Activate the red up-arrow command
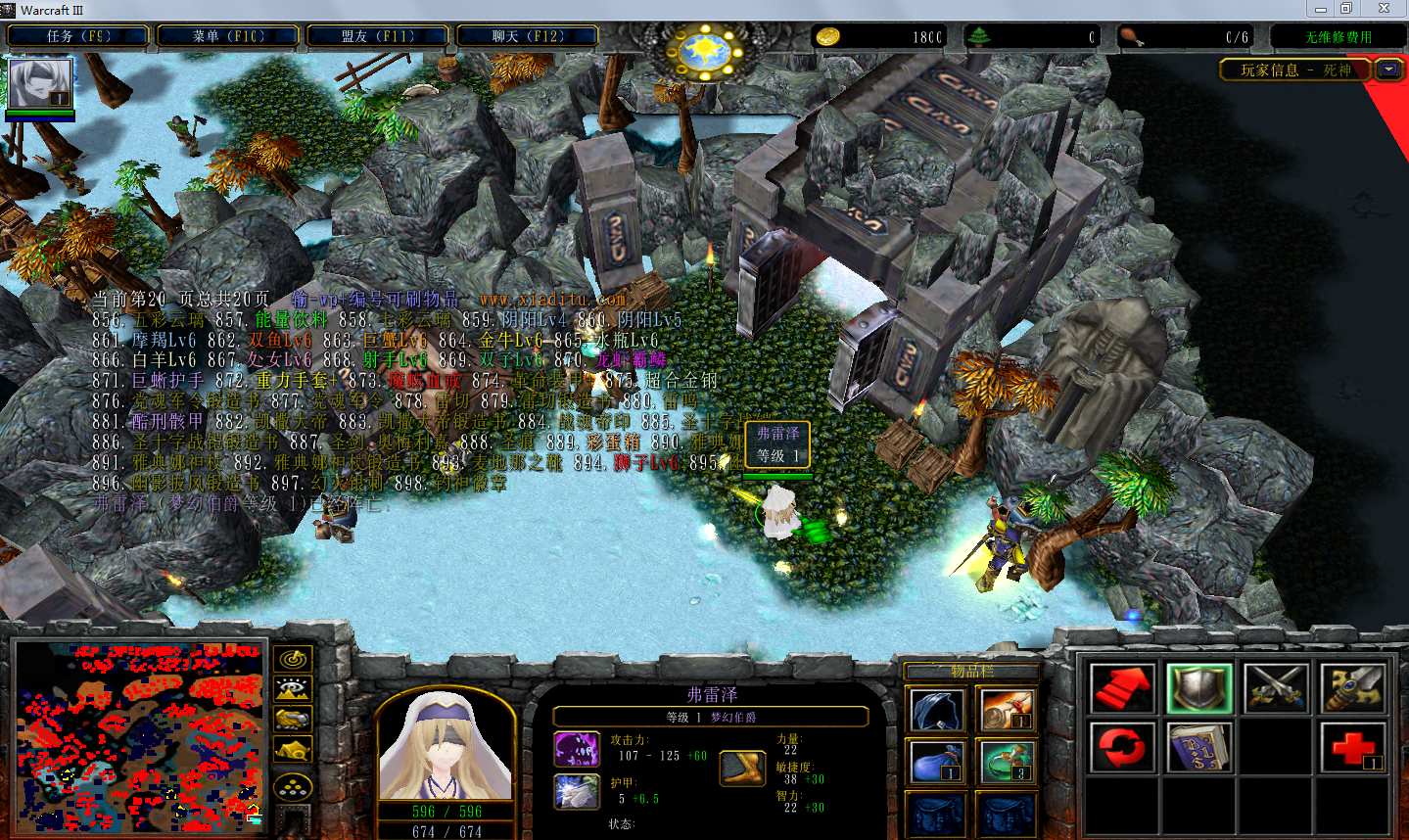Viewport: 1409px width, 840px height. pyautogui.click(x=1122, y=687)
